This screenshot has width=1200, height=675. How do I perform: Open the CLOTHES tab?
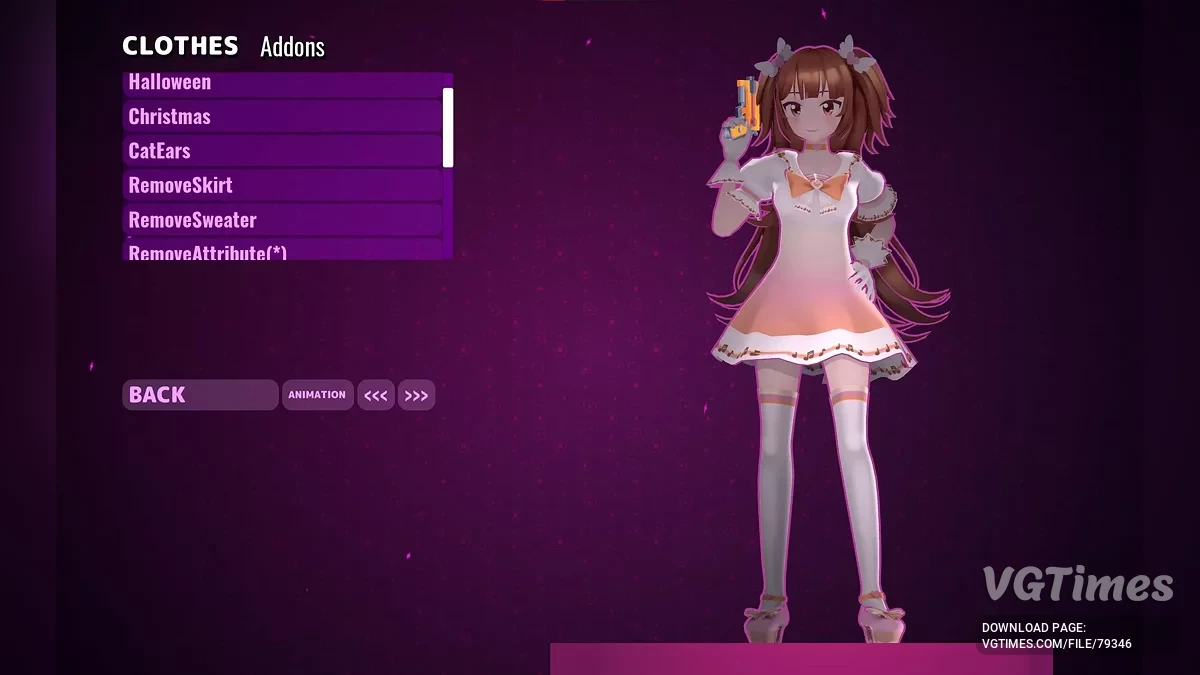(x=180, y=46)
